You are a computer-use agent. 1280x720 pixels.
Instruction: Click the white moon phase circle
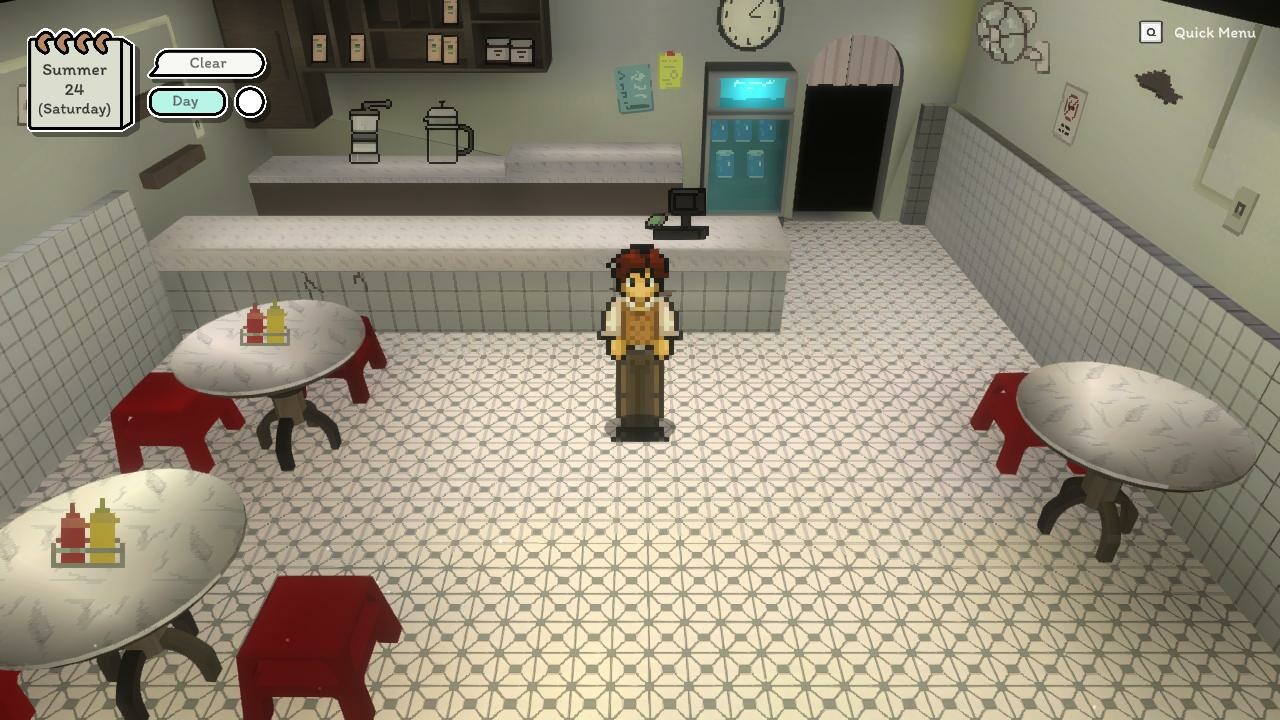[x=249, y=101]
